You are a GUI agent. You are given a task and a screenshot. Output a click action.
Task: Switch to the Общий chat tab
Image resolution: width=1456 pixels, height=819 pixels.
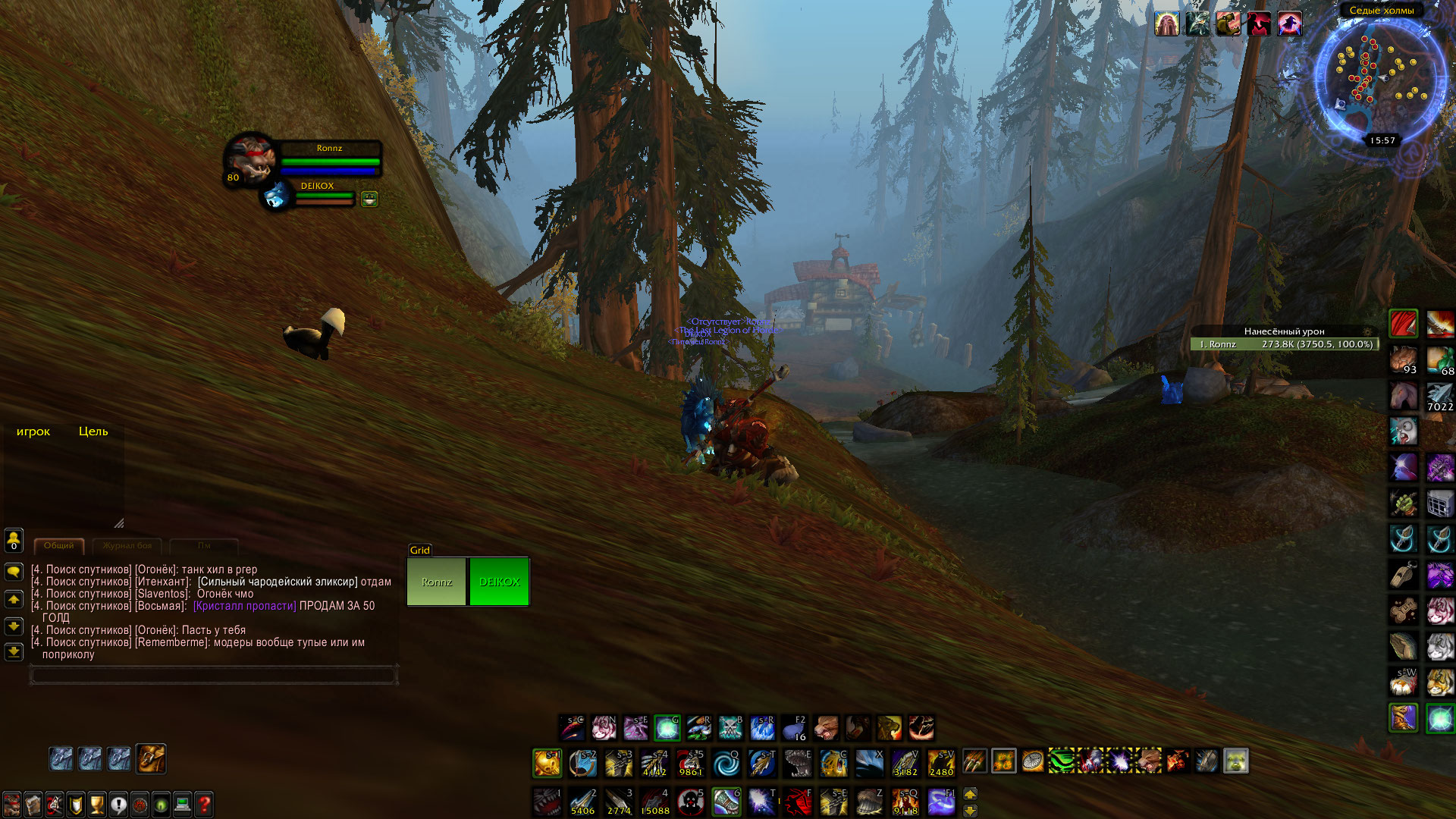click(58, 546)
